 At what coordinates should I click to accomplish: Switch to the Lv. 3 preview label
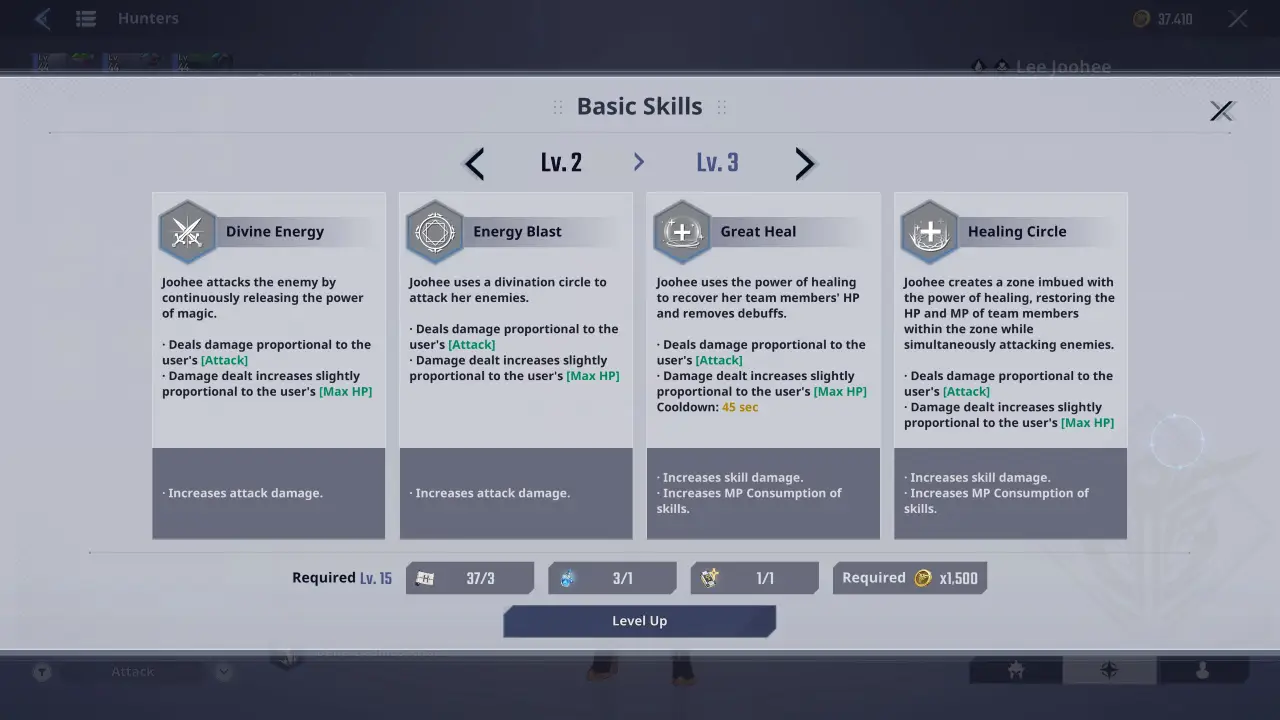(x=717, y=162)
